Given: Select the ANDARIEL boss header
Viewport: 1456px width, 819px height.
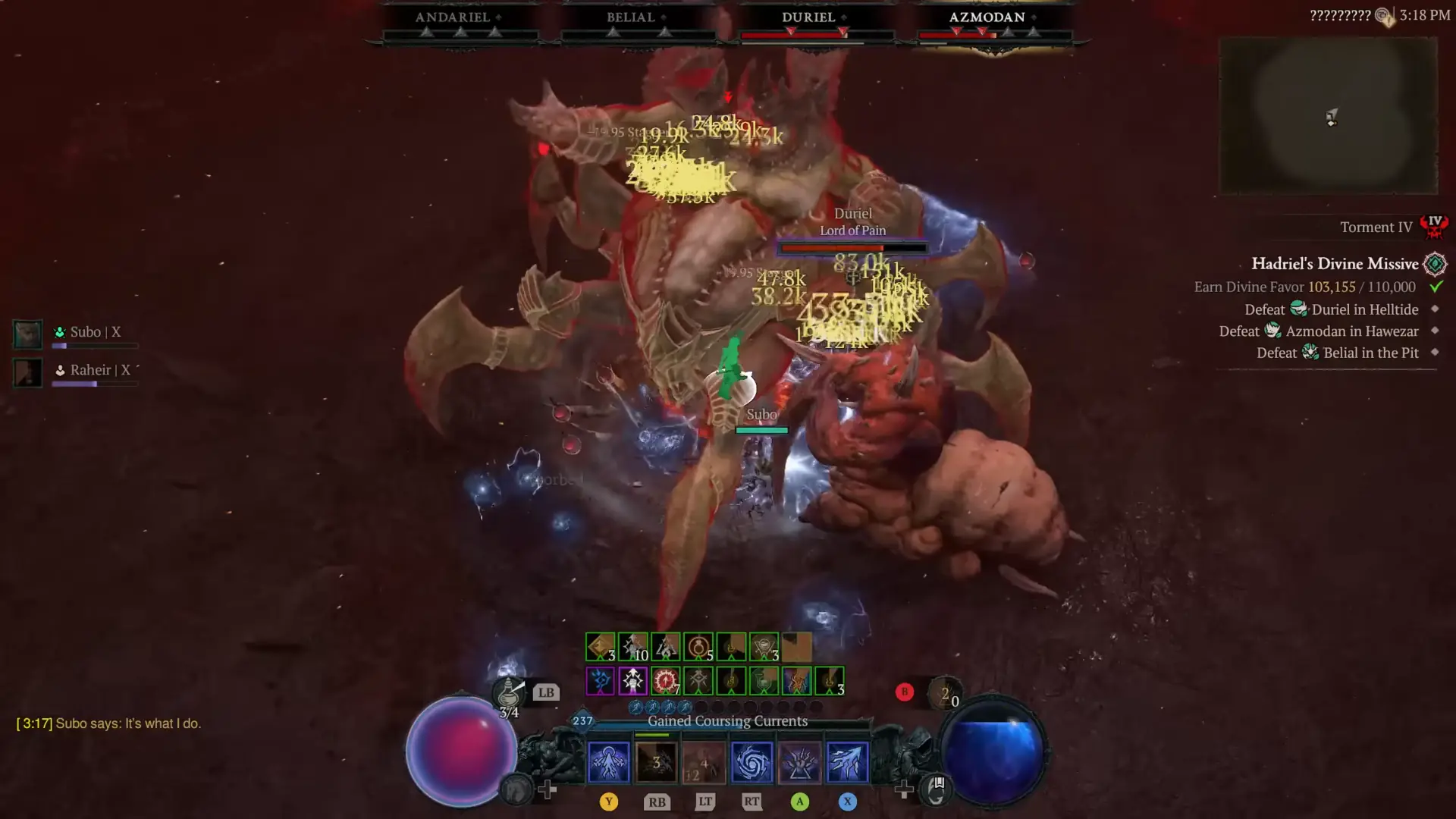Looking at the screenshot, I should (x=453, y=17).
